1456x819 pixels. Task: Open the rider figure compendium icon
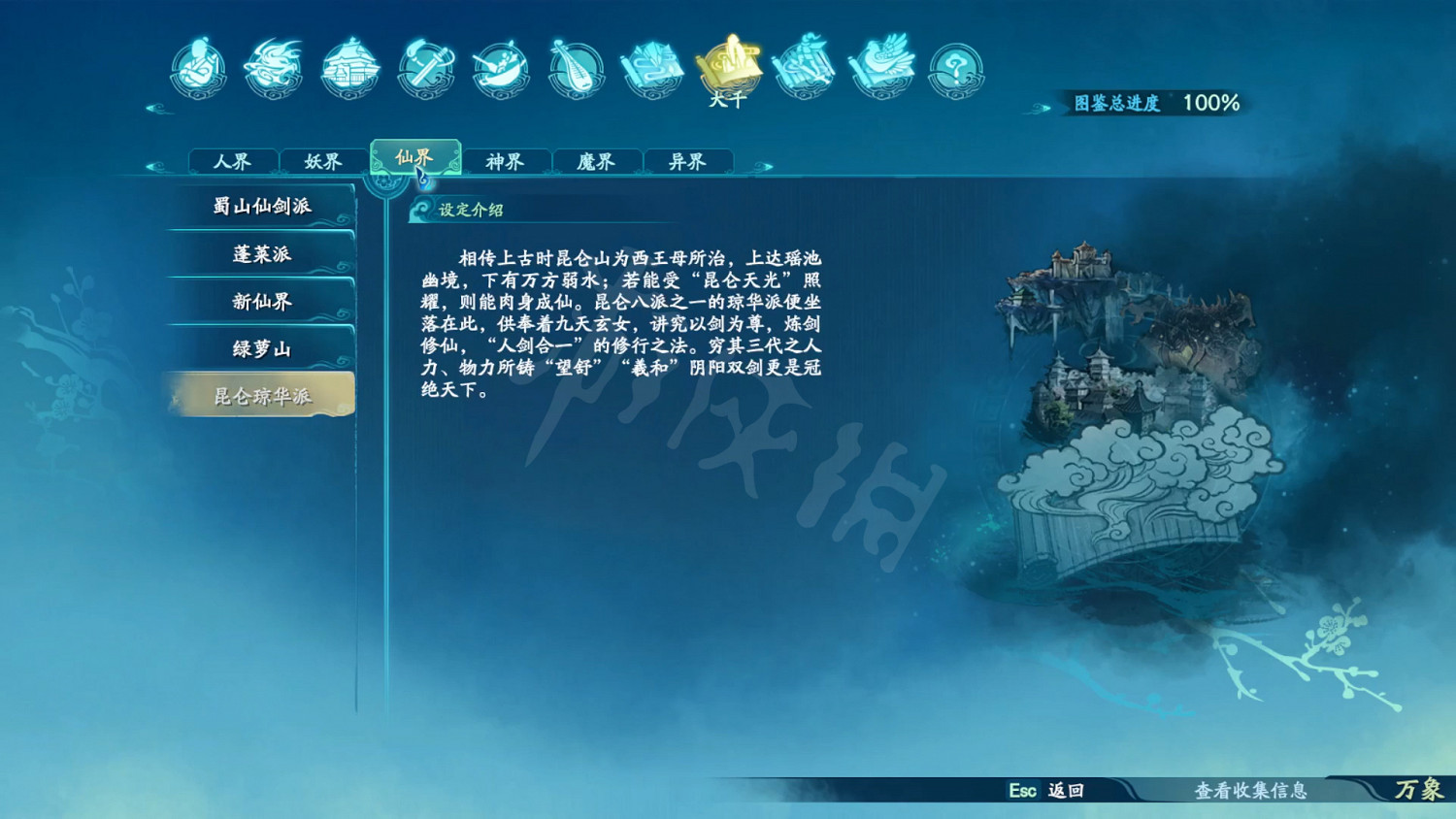pyautogui.click(x=805, y=68)
